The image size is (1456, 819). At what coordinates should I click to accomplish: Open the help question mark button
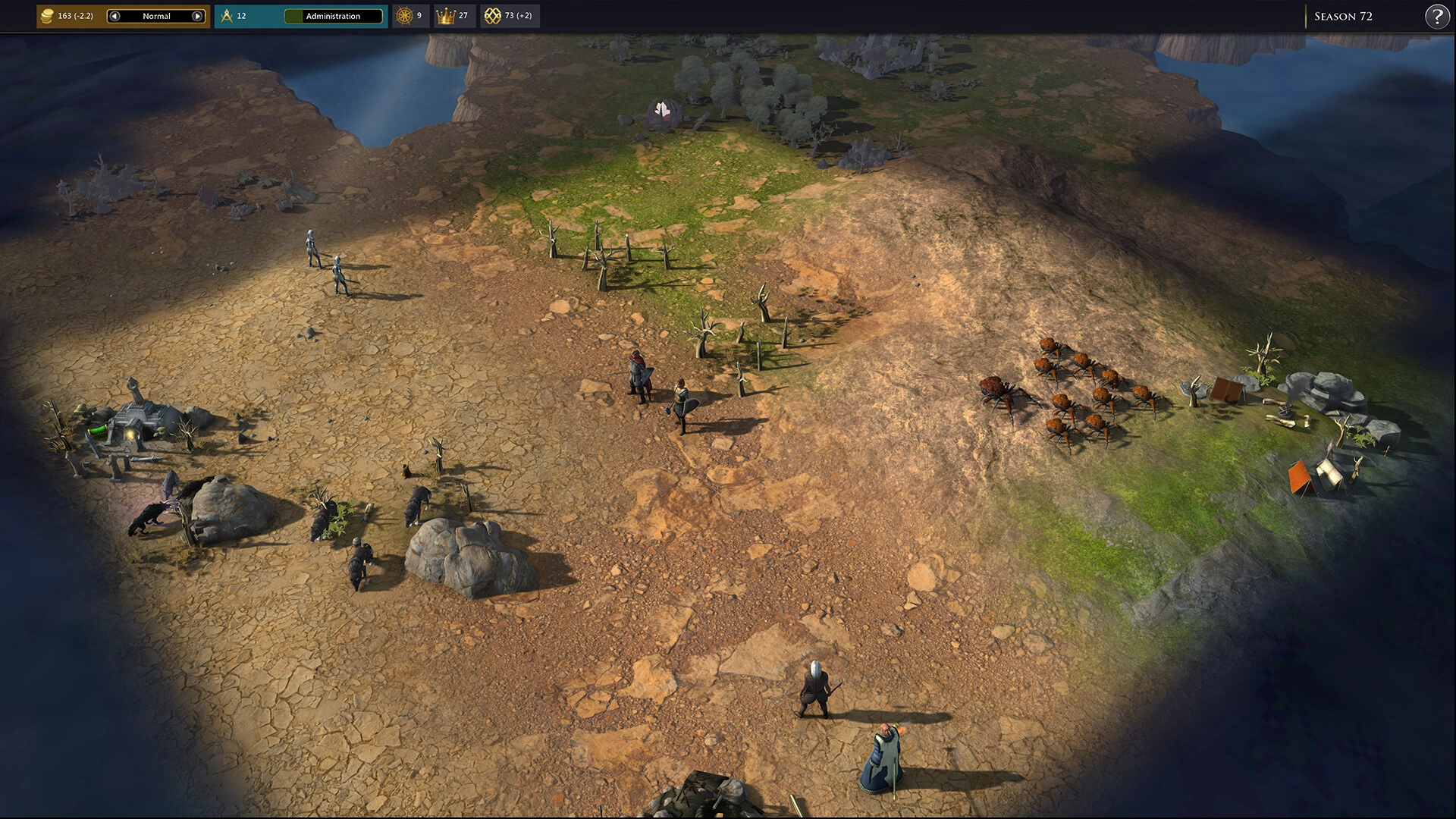(1437, 16)
